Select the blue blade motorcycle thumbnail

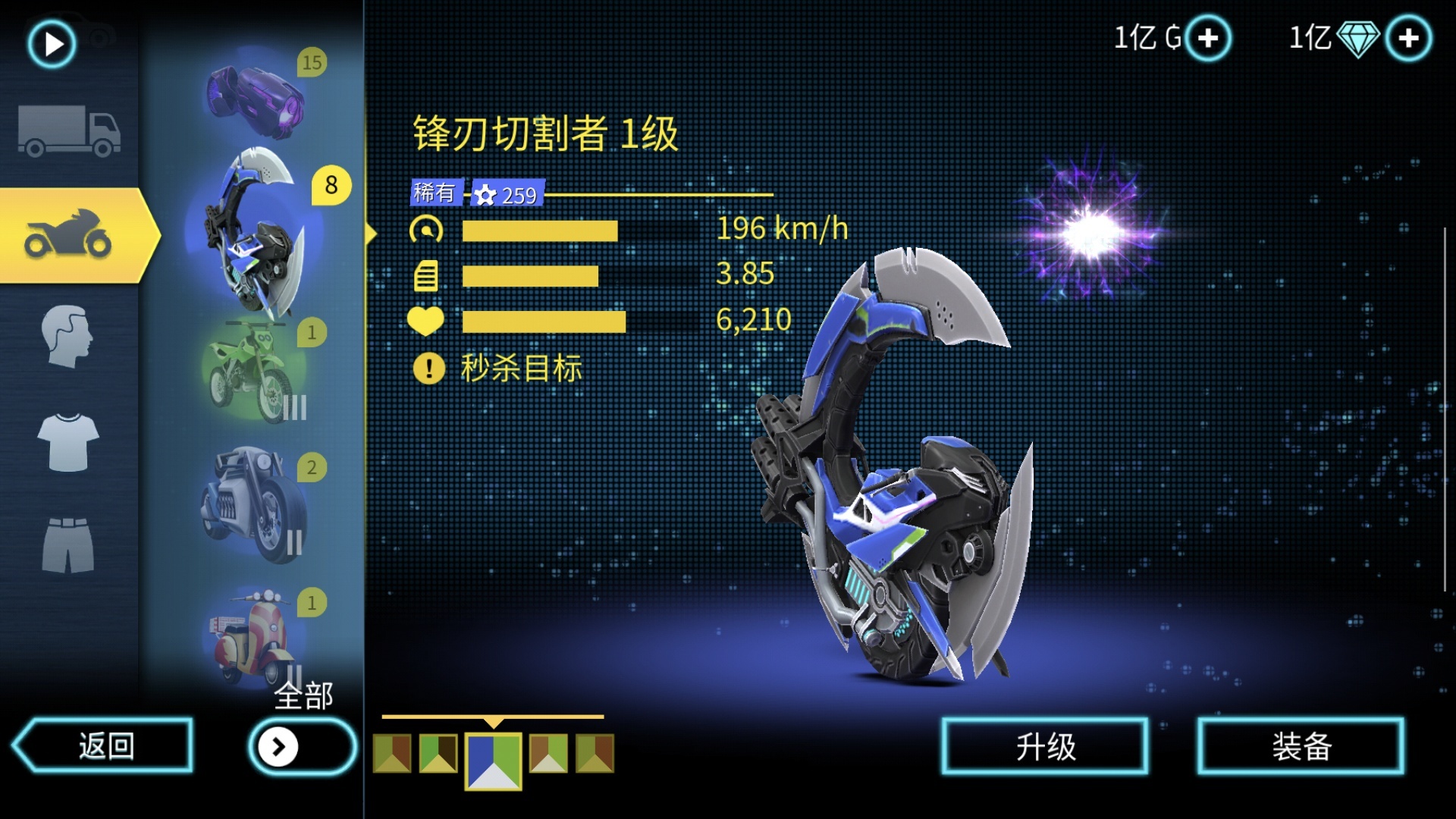click(x=254, y=235)
